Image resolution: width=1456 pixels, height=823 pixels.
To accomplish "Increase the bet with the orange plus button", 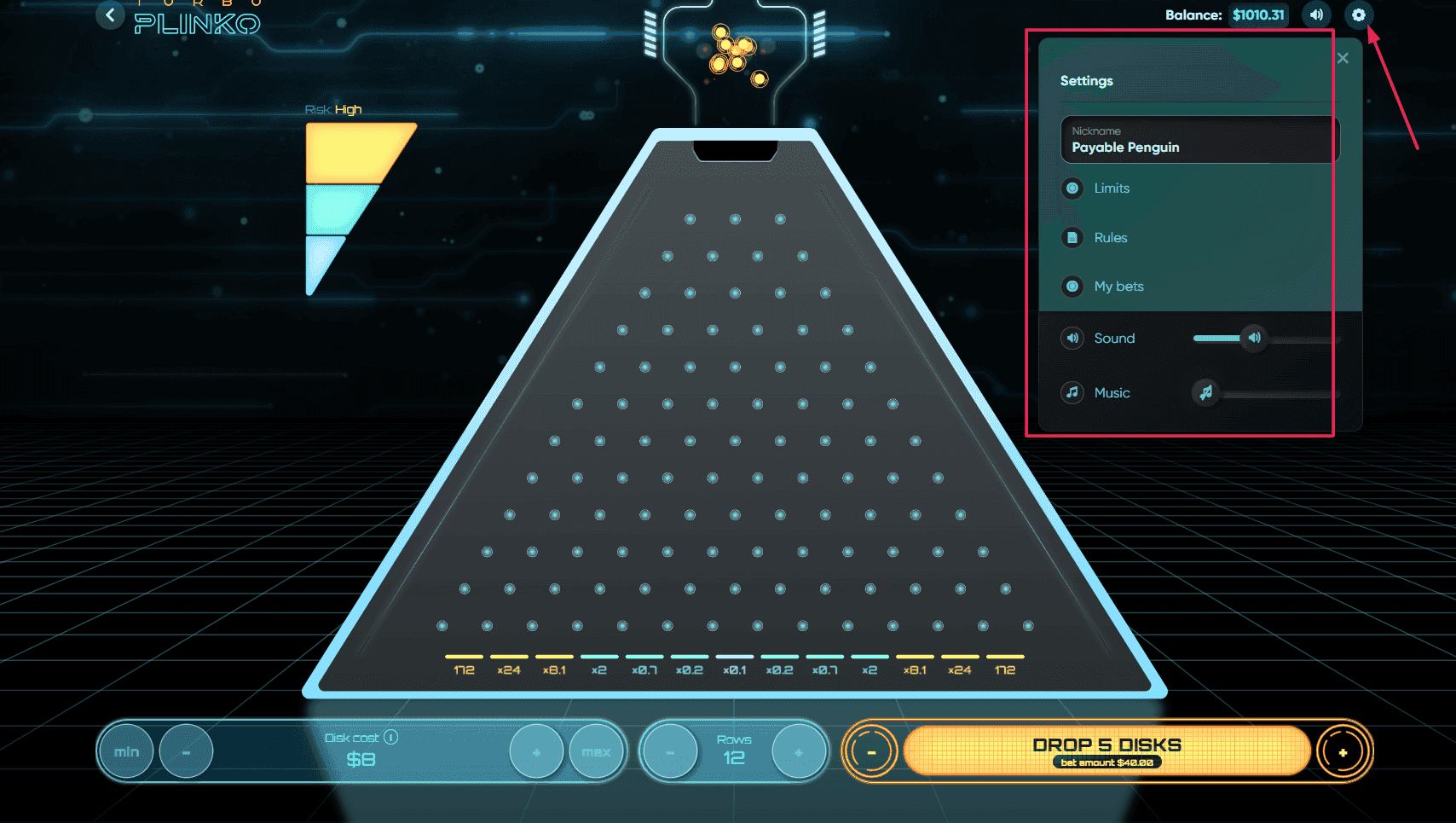I will point(1343,751).
